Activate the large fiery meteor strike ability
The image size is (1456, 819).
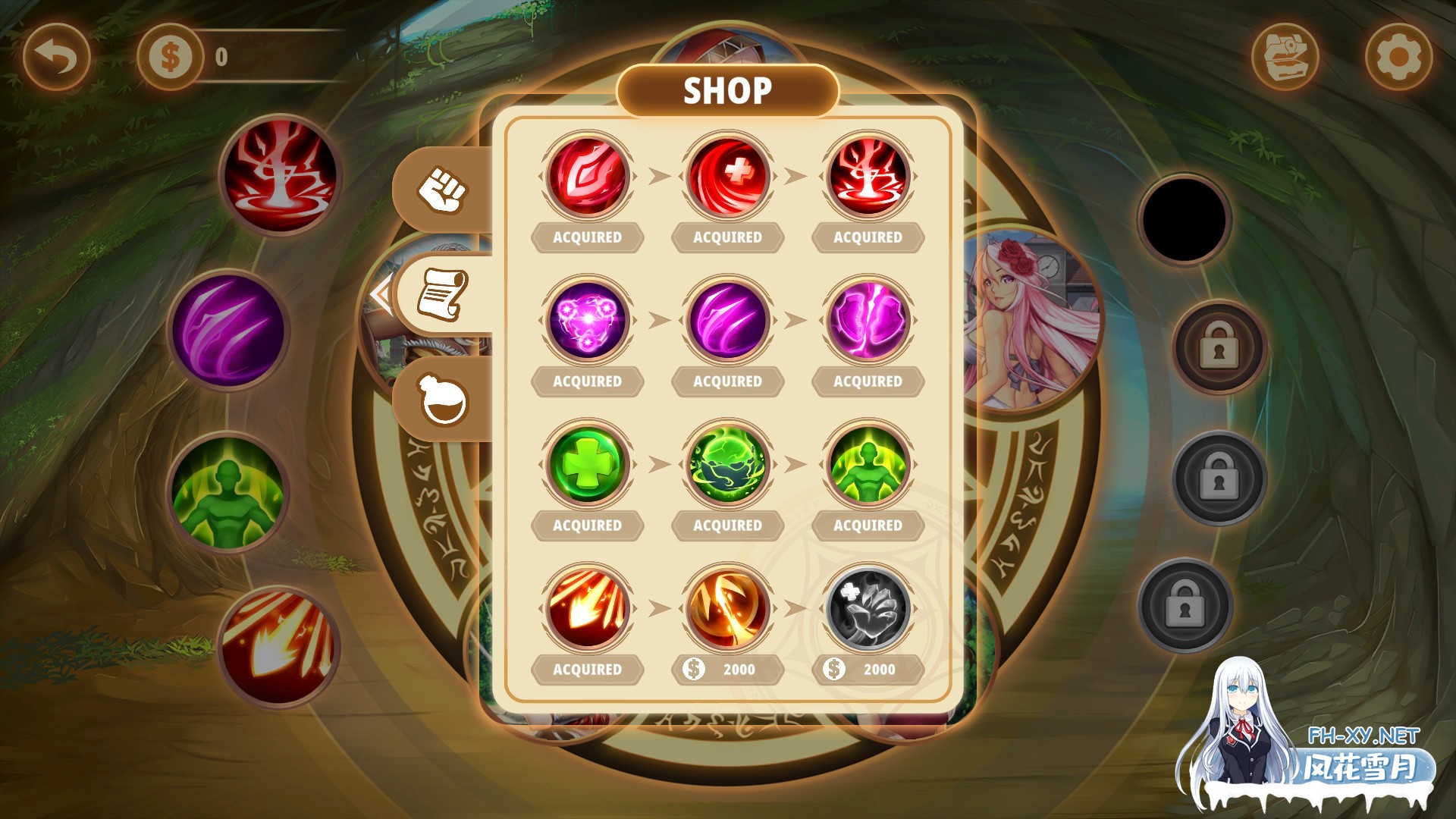[x=279, y=647]
